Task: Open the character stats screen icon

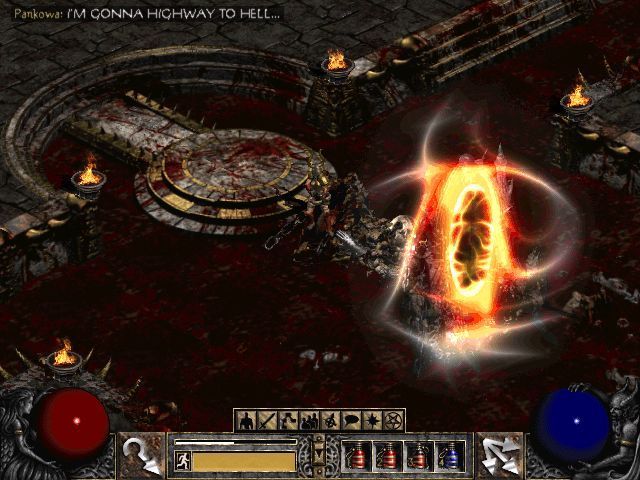Action: click(x=245, y=420)
